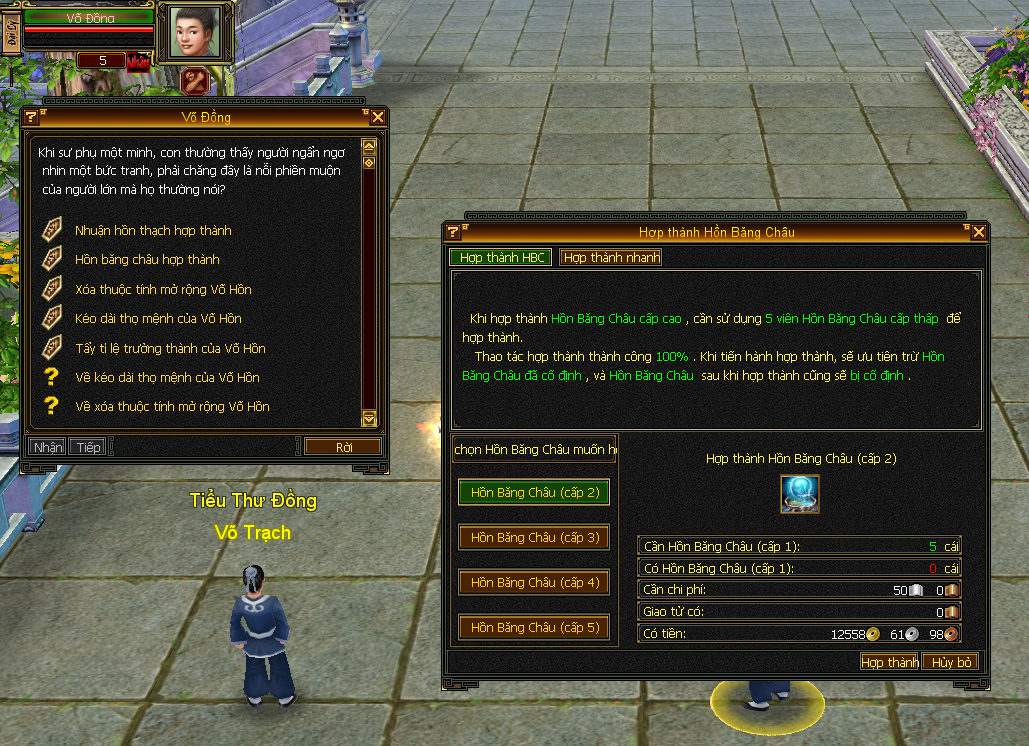1029x746 pixels.
Task: Select Hồn Băng Châu (cấp 4) recipe
Action: [x=534, y=583]
